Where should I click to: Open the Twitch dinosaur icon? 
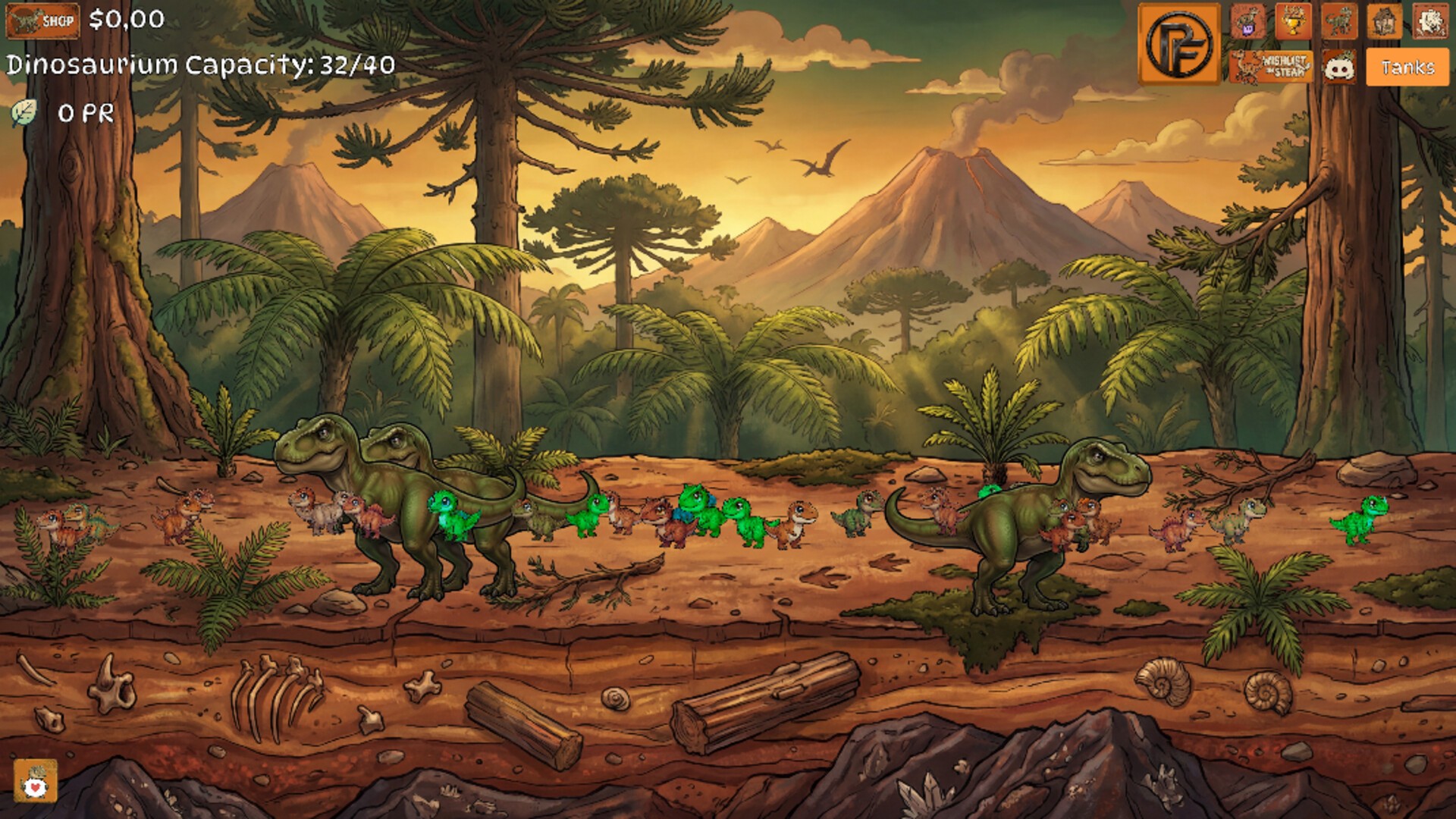1247,20
